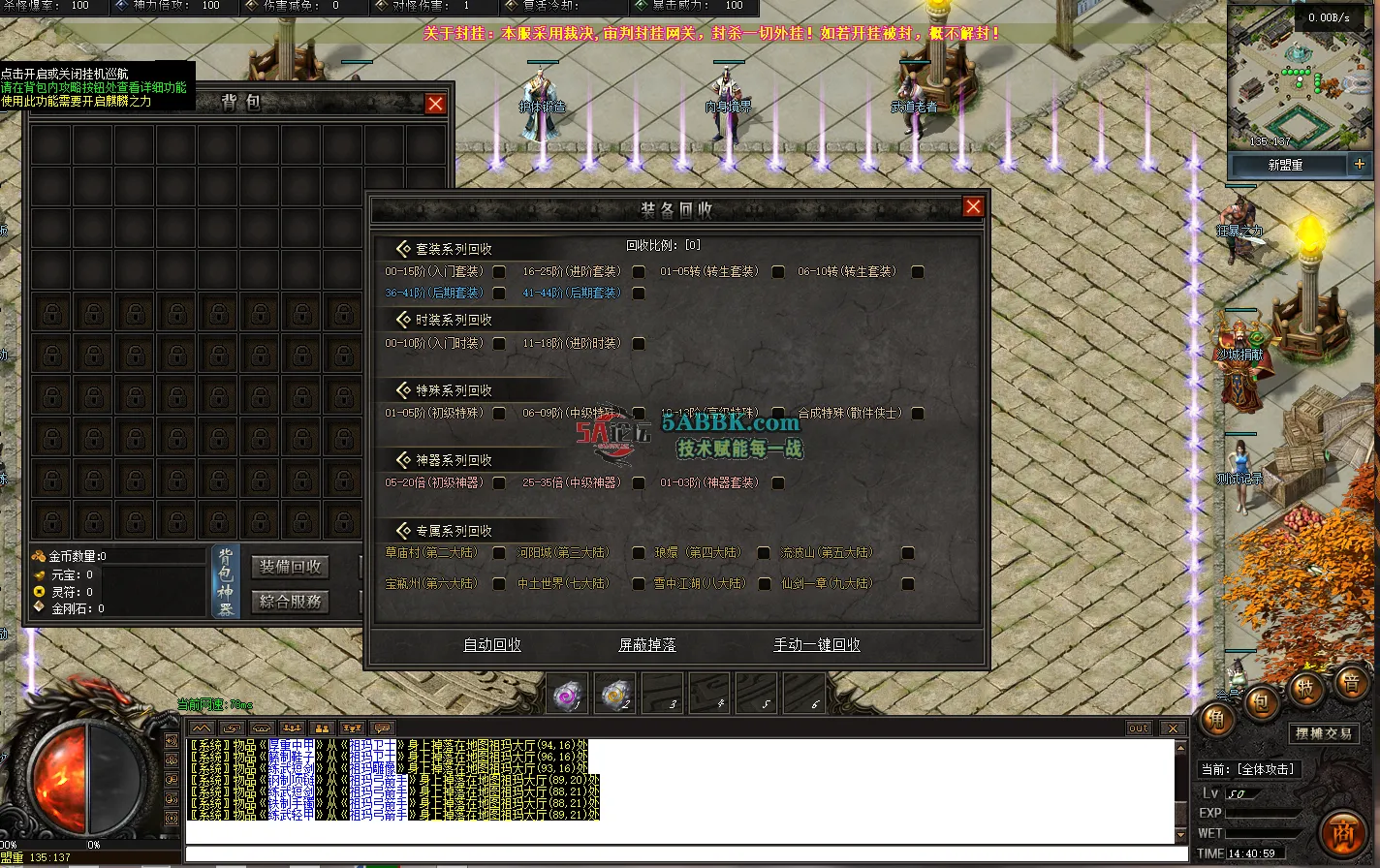Viewport: 1380px width, 868px height.
Task: Enable 合成特殊(散件侠士) recycling
Action: pyautogui.click(x=918, y=412)
